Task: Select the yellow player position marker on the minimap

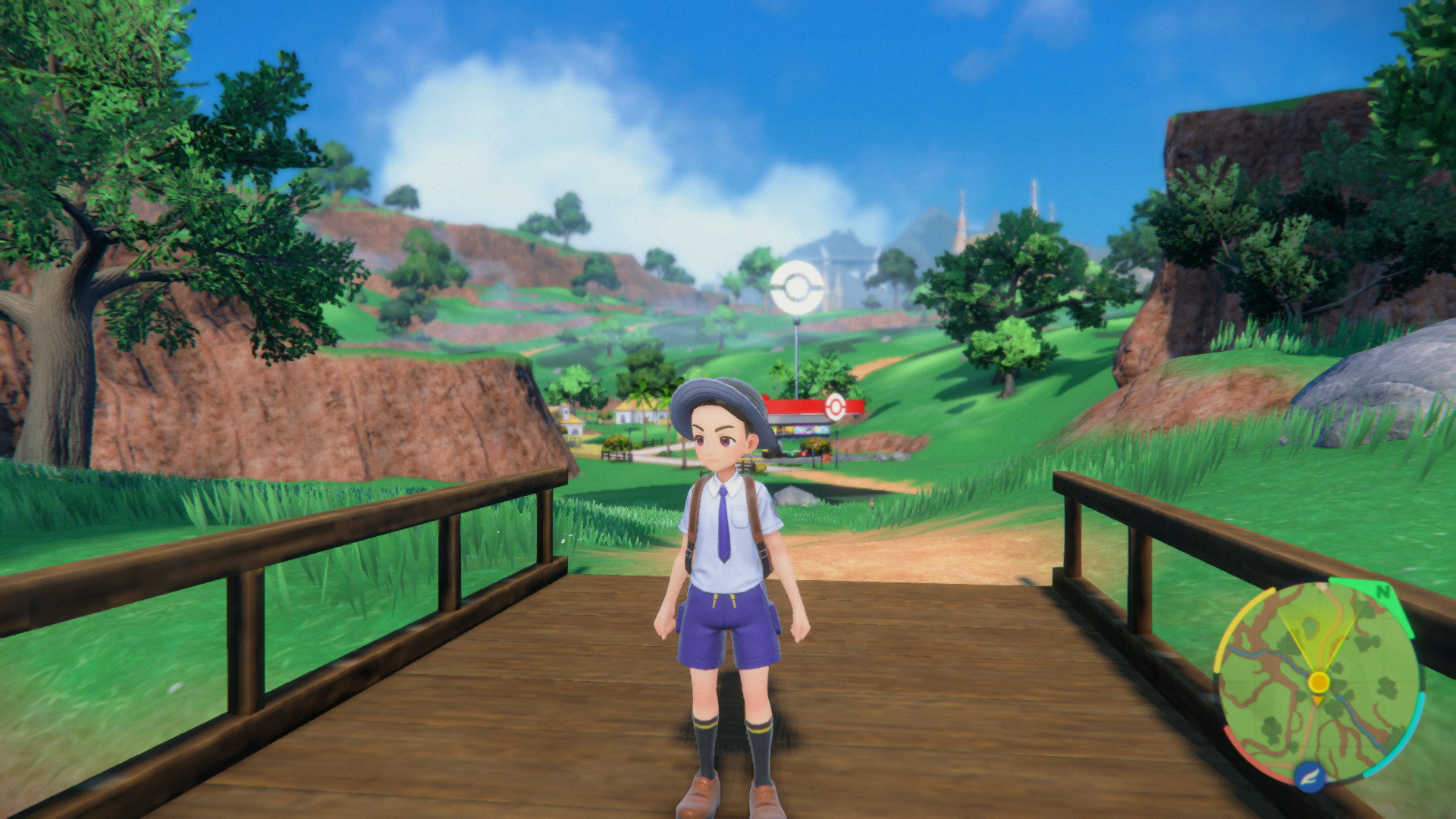Action: pyautogui.click(x=1319, y=682)
